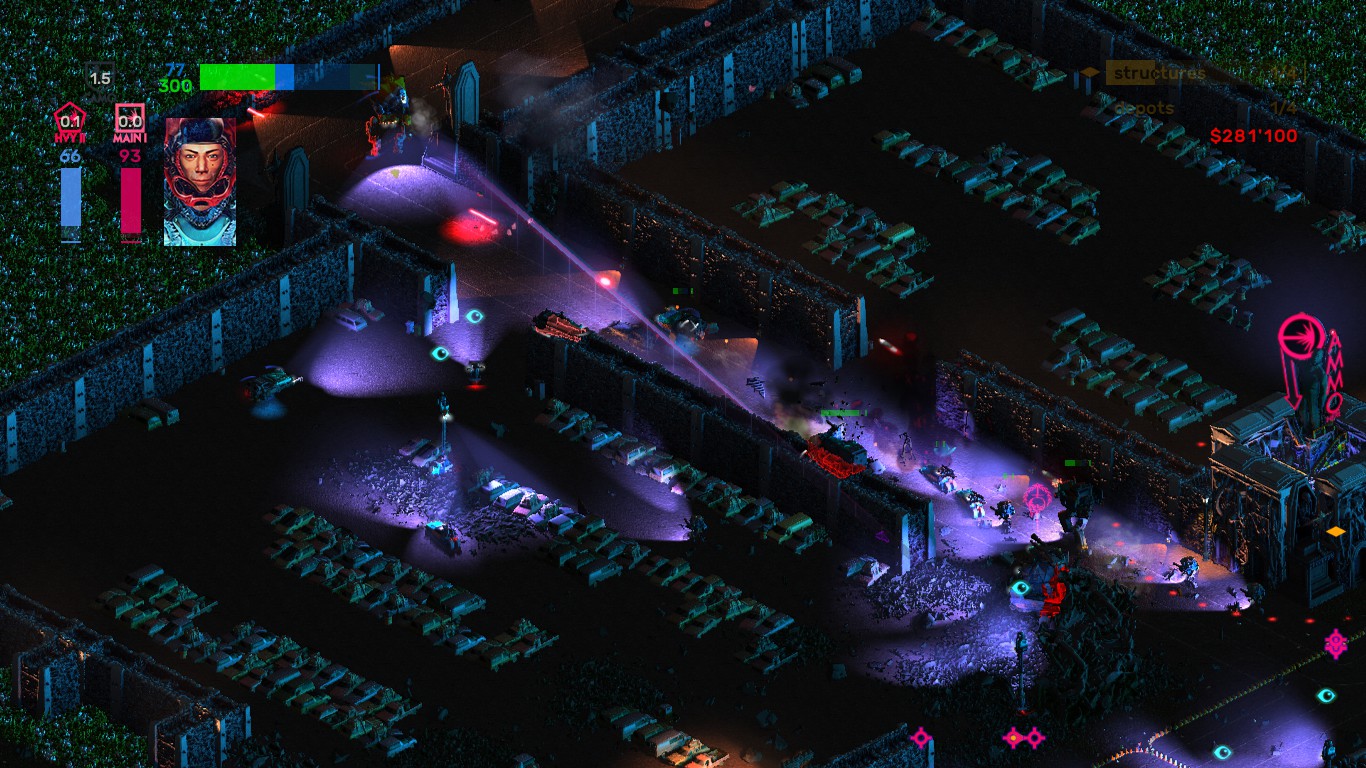The image size is (1366, 768).
Task: Select the depots objective entry
Action: tap(1144, 108)
